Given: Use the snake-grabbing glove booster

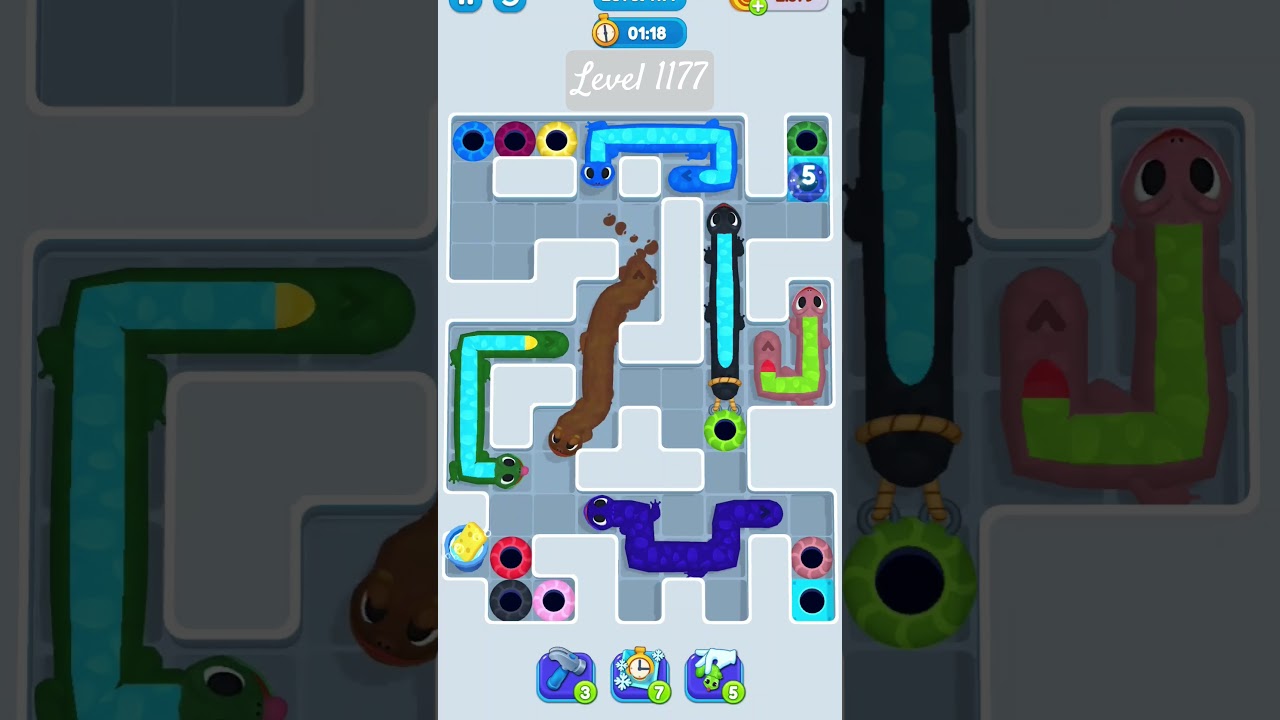Looking at the screenshot, I should (714, 675).
